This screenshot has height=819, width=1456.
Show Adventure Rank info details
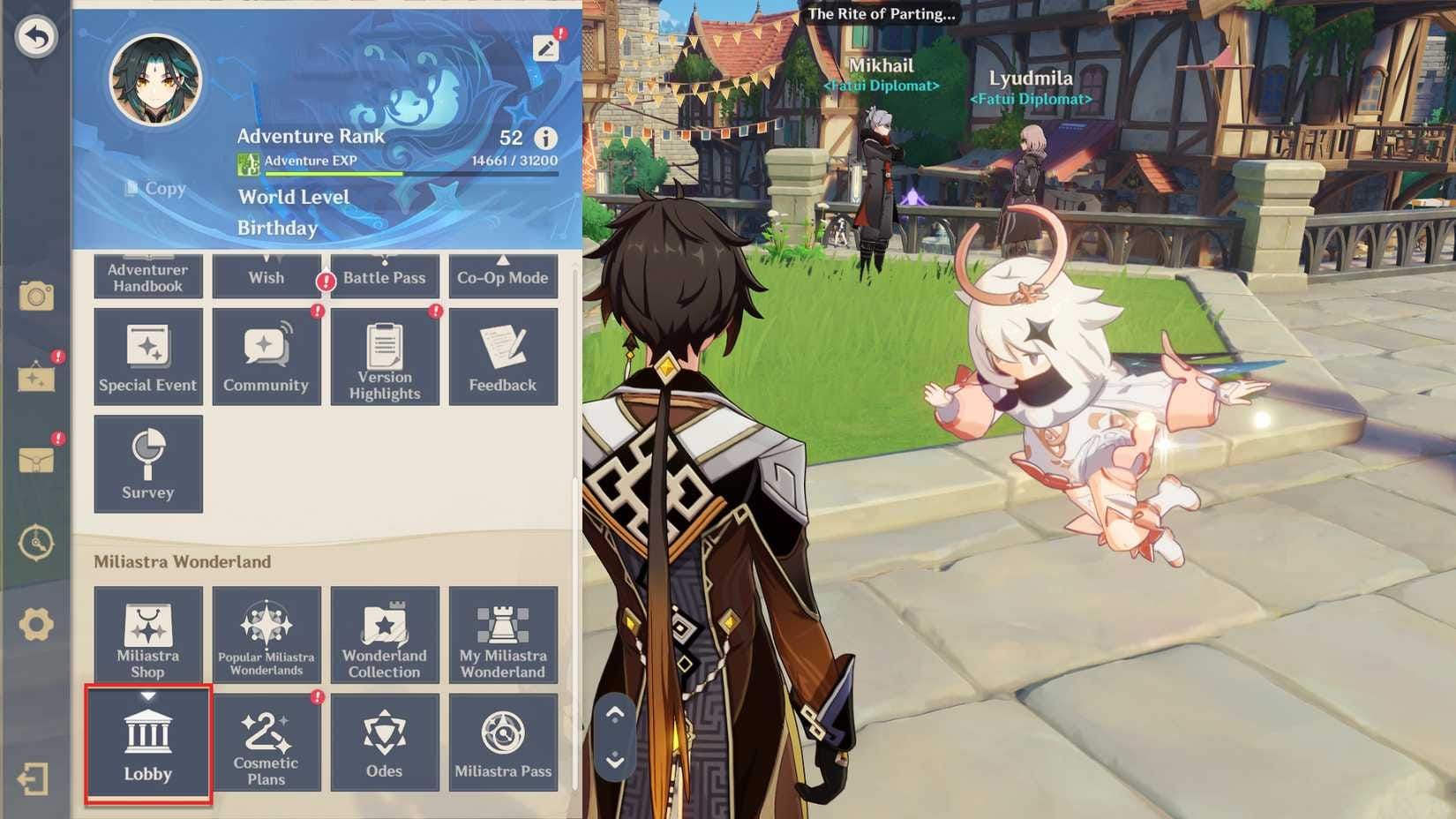(546, 137)
